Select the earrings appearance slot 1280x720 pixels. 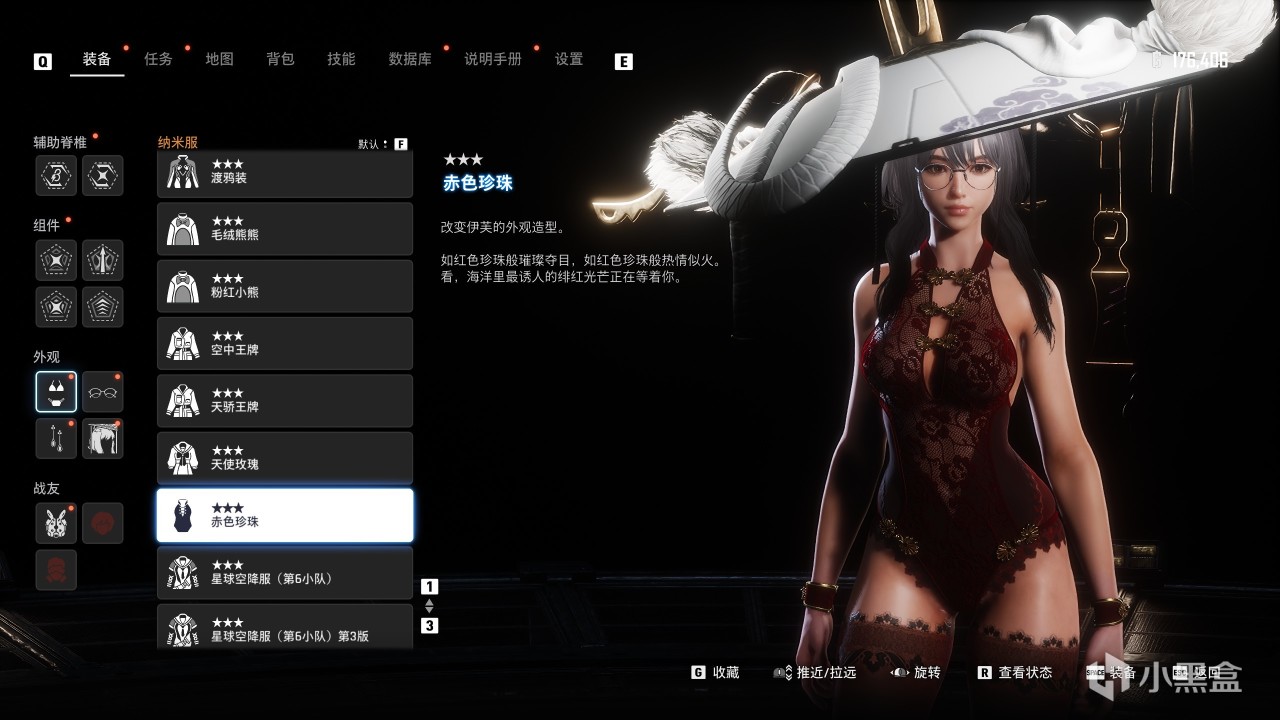(x=56, y=438)
